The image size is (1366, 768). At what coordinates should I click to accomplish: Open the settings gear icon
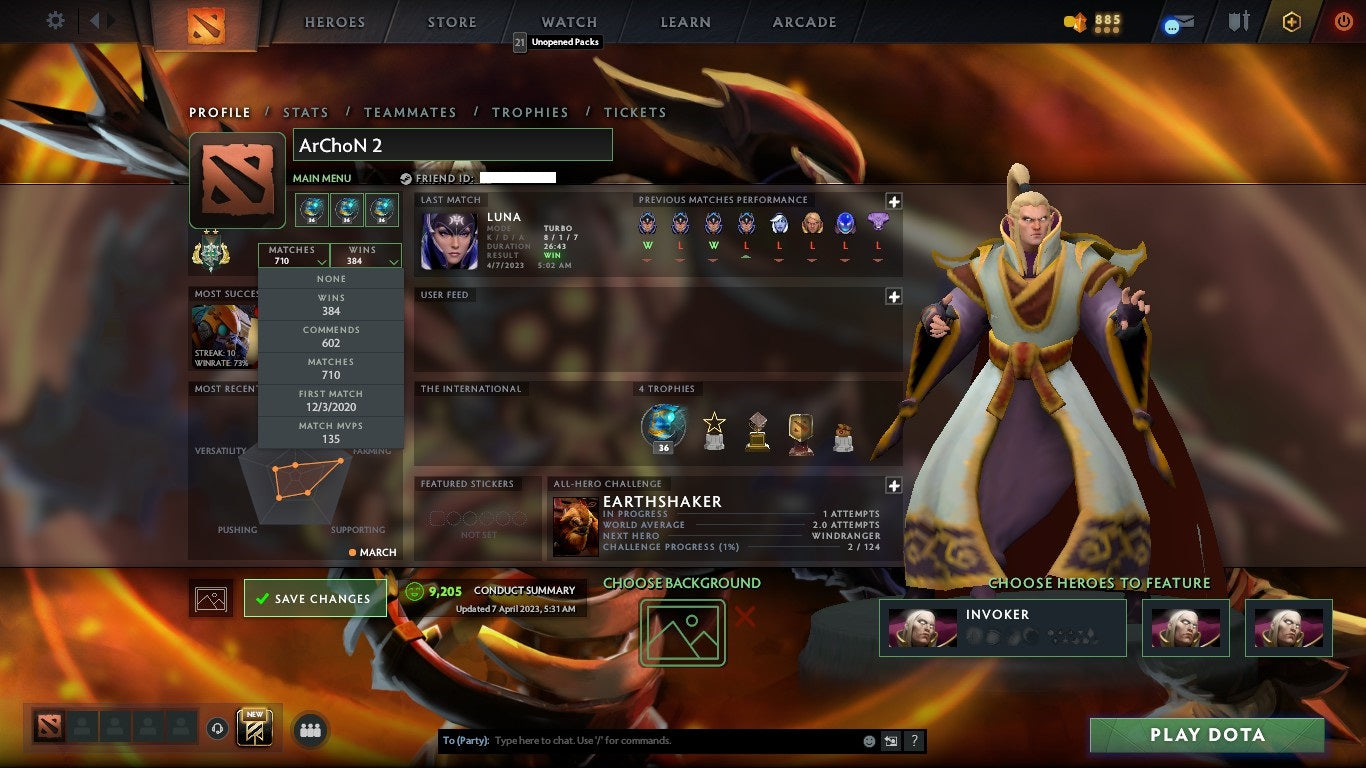pos(55,18)
